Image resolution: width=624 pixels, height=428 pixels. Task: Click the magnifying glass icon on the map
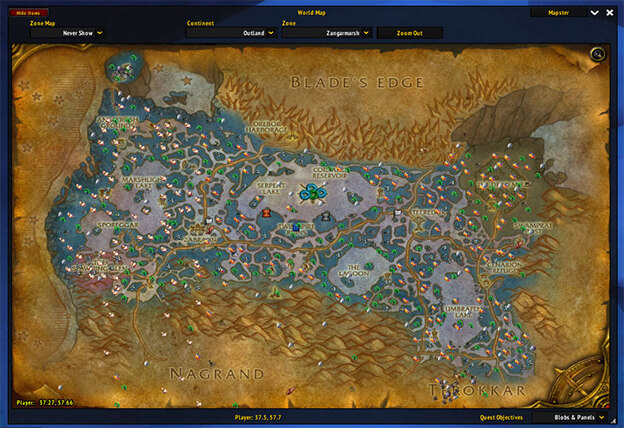pos(598,54)
